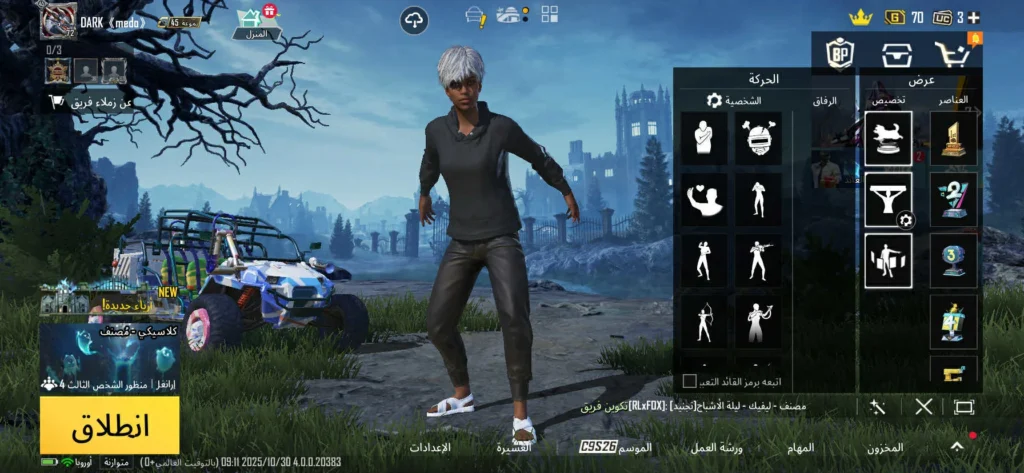Open the المخزون inventory
Image resolution: width=1024 pixels, height=473 pixels.
886,447
